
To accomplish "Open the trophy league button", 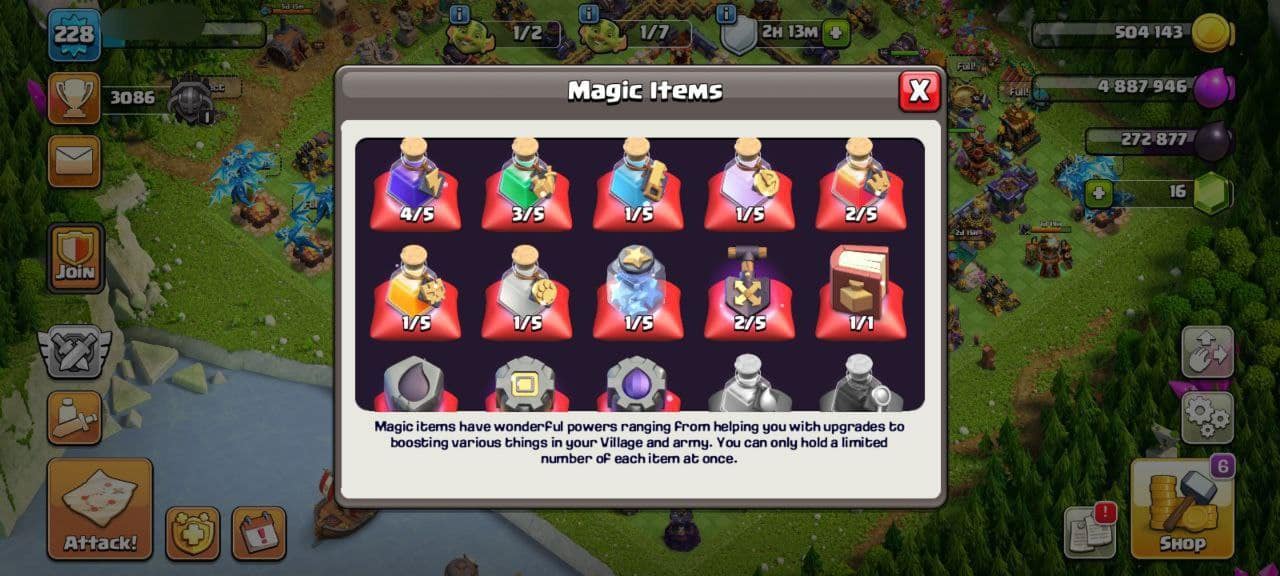I will coord(74,97).
